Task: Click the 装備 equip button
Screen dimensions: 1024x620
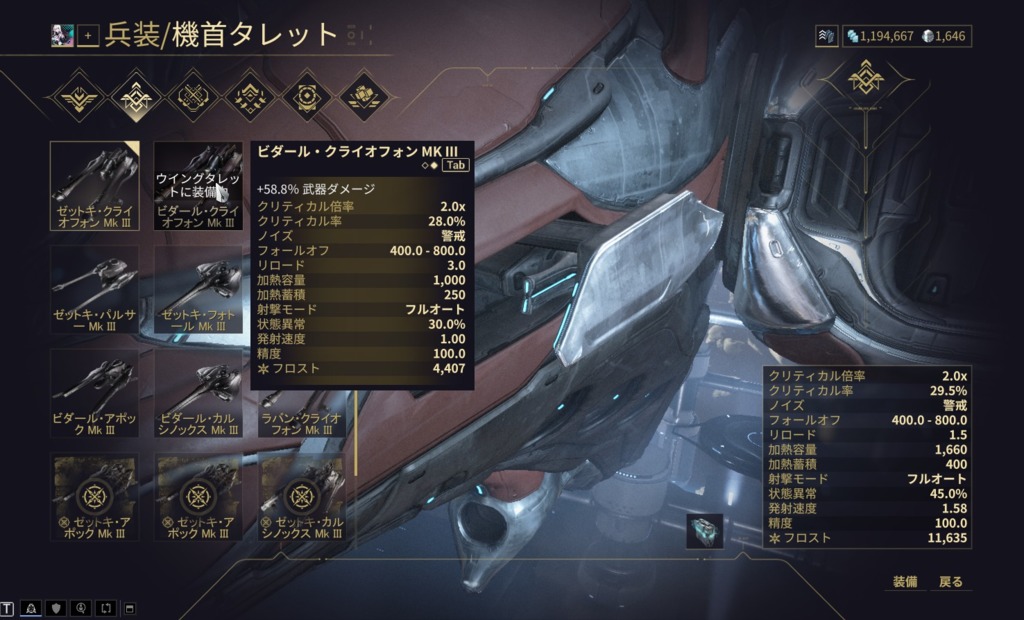Action: [905, 582]
